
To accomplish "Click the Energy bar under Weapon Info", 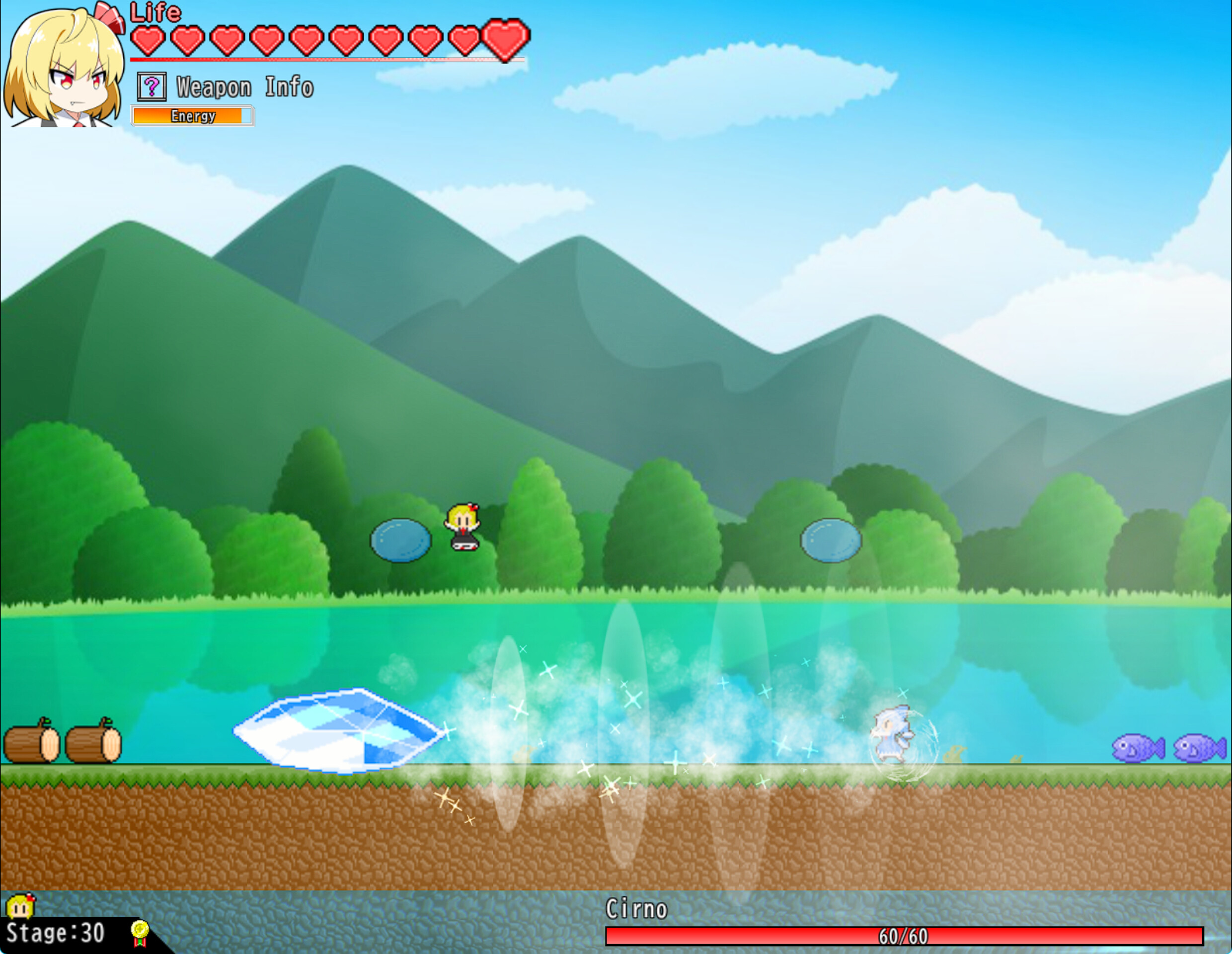I will pos(193,116).
